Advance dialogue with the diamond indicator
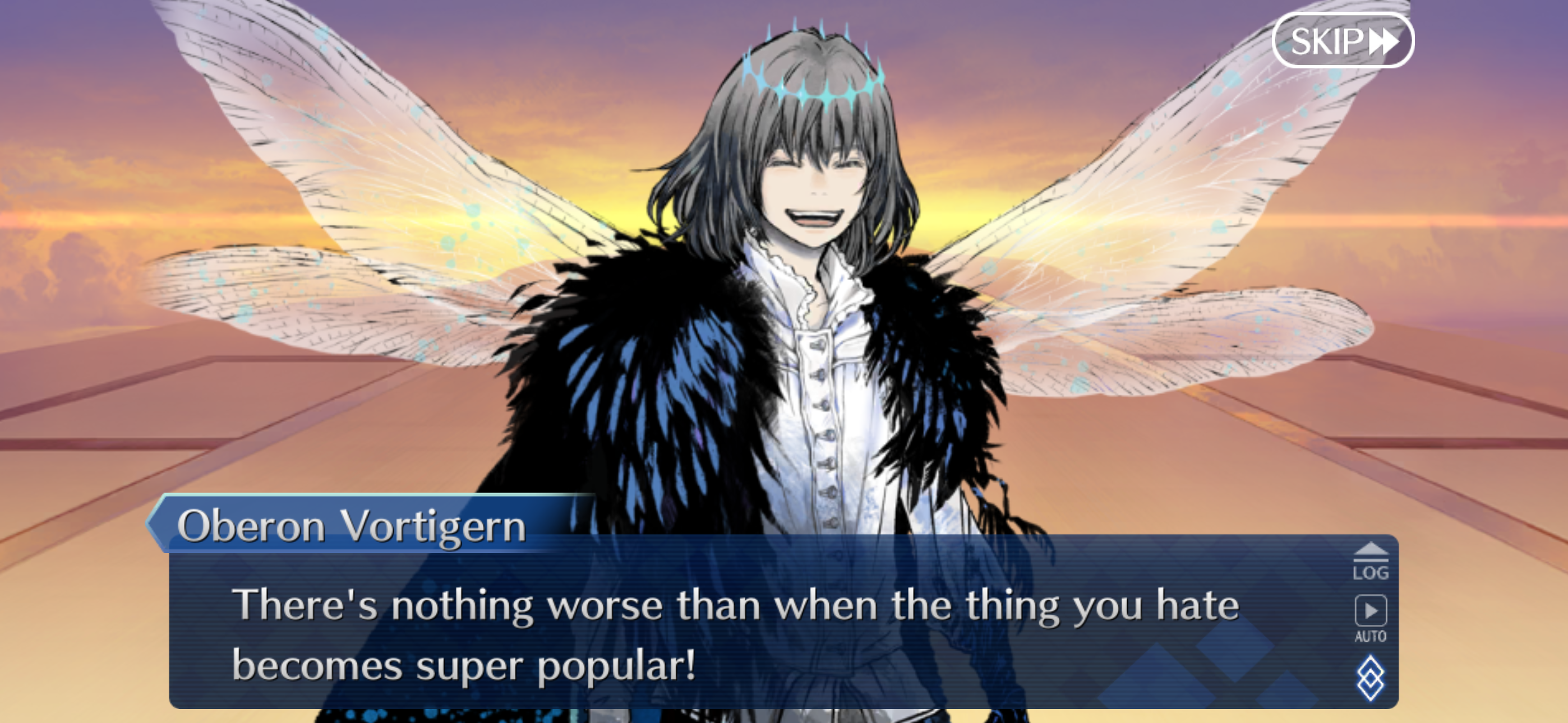This screenshot has height=723, width=1568. pyautogui.click(x=1370, y=678)
